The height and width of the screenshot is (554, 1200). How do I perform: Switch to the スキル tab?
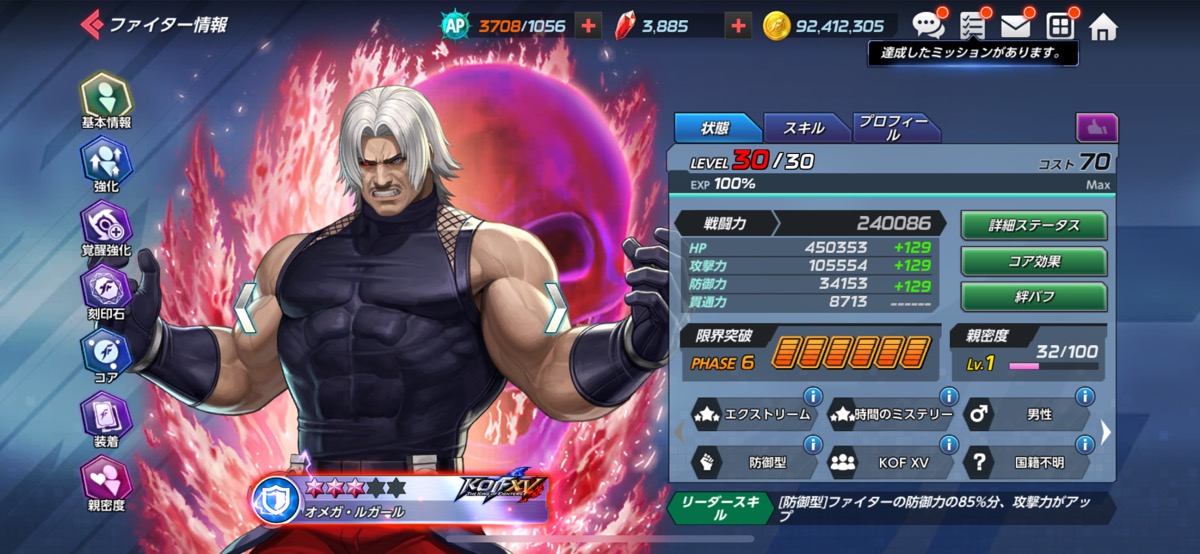tap(804, 128)
